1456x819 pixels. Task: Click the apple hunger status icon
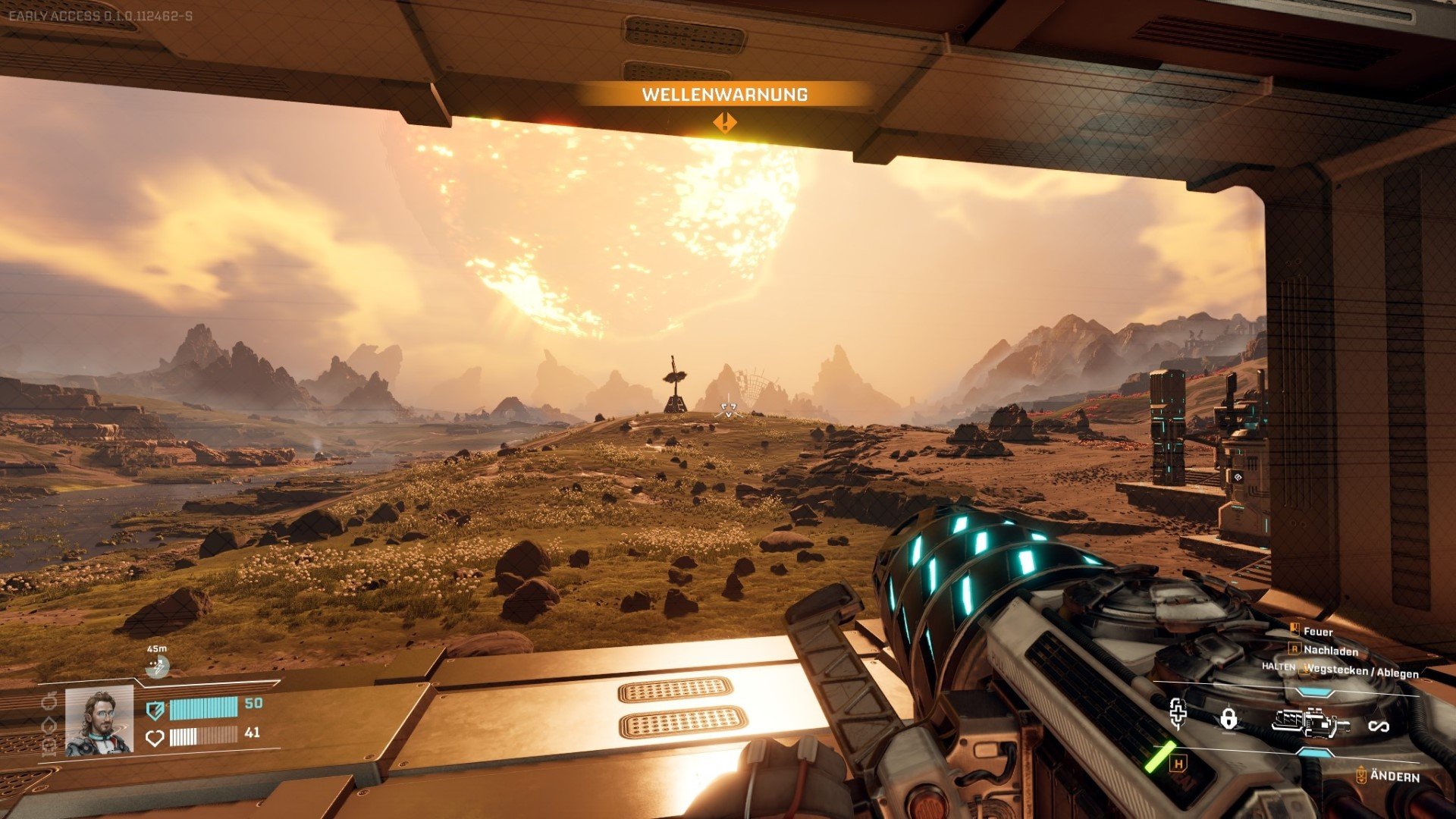click(x=49, y=701)
